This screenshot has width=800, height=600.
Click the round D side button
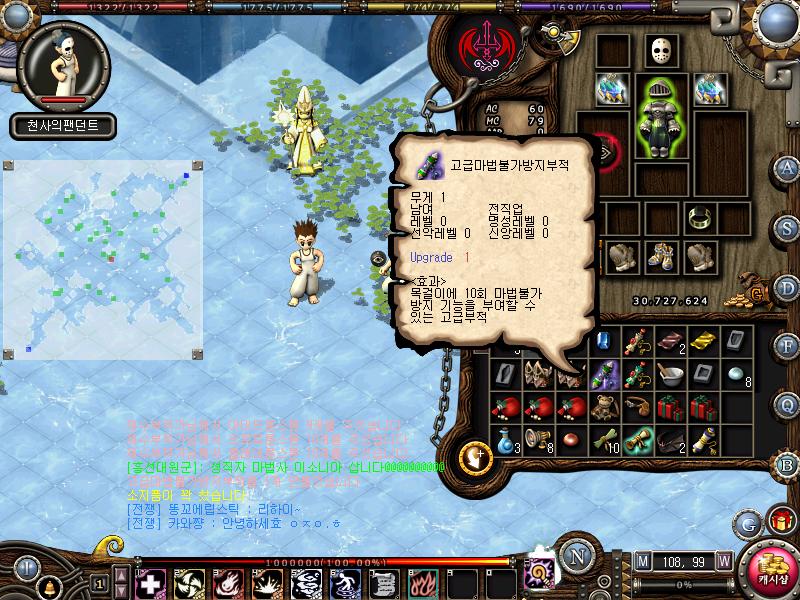coord(788,287)
